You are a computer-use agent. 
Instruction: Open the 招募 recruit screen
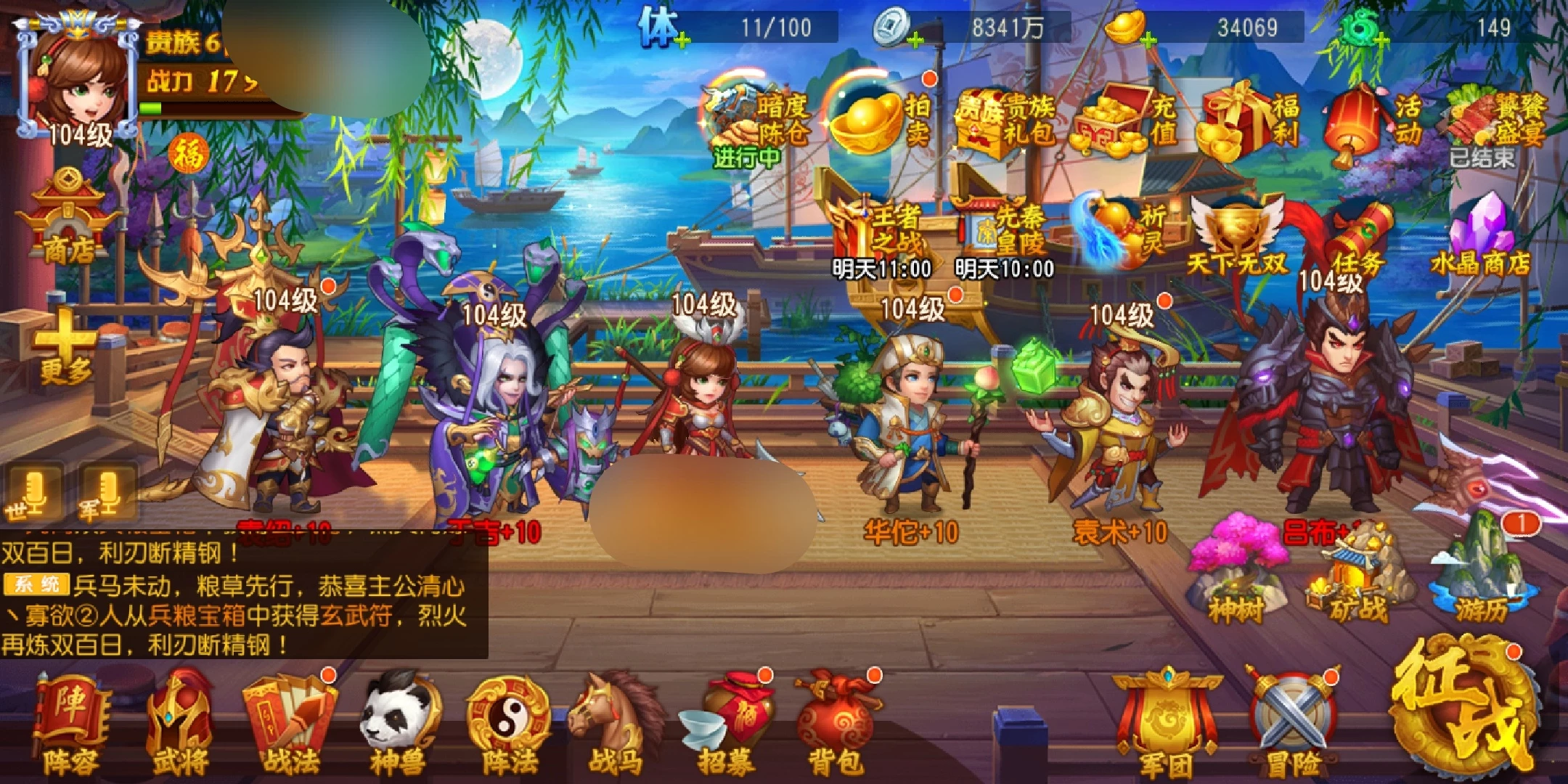point(726,722)
